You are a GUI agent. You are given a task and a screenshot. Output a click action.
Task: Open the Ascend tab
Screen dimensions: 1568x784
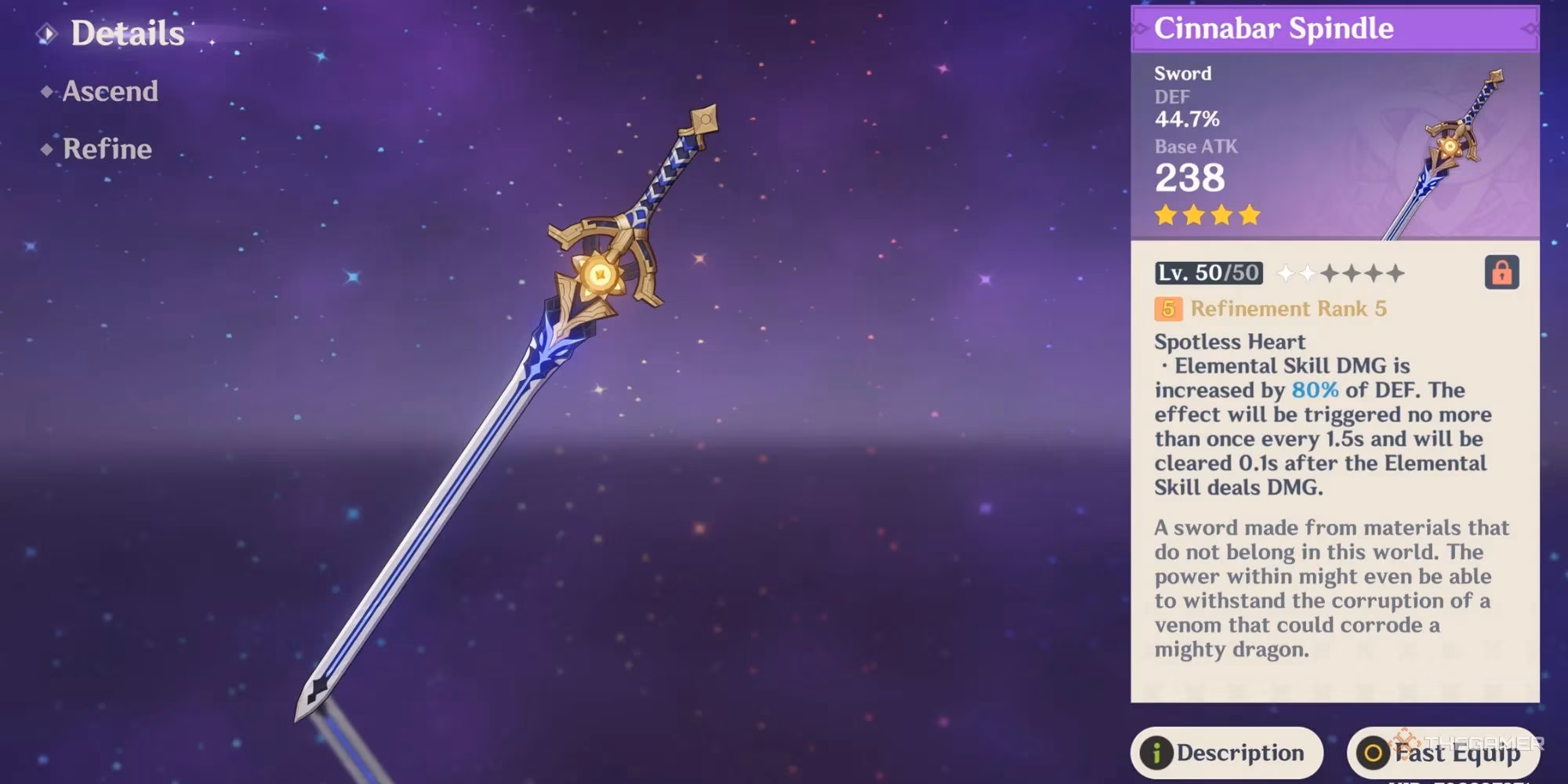[x=110, y=92]
